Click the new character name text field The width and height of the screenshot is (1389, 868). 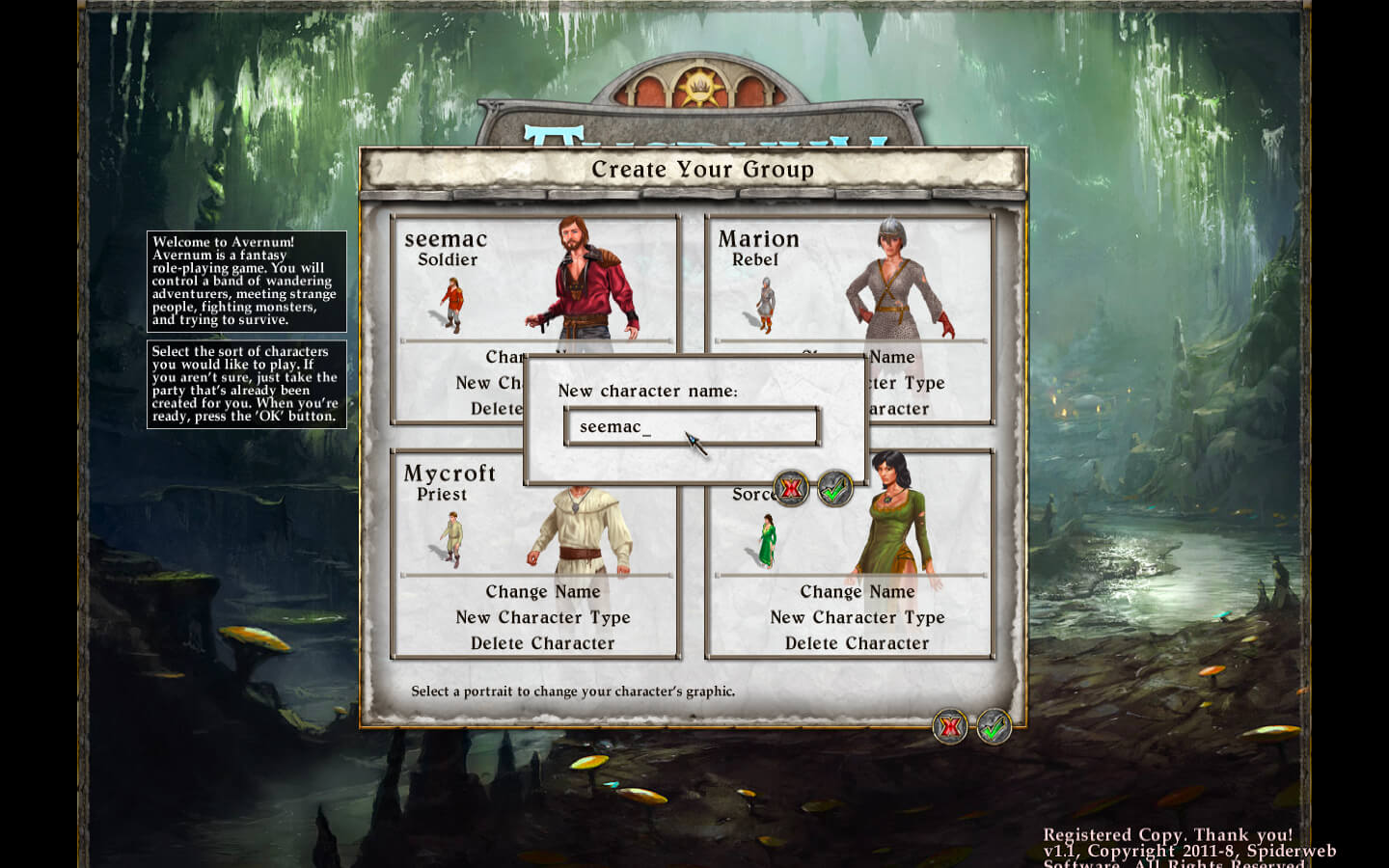point(691,426)
